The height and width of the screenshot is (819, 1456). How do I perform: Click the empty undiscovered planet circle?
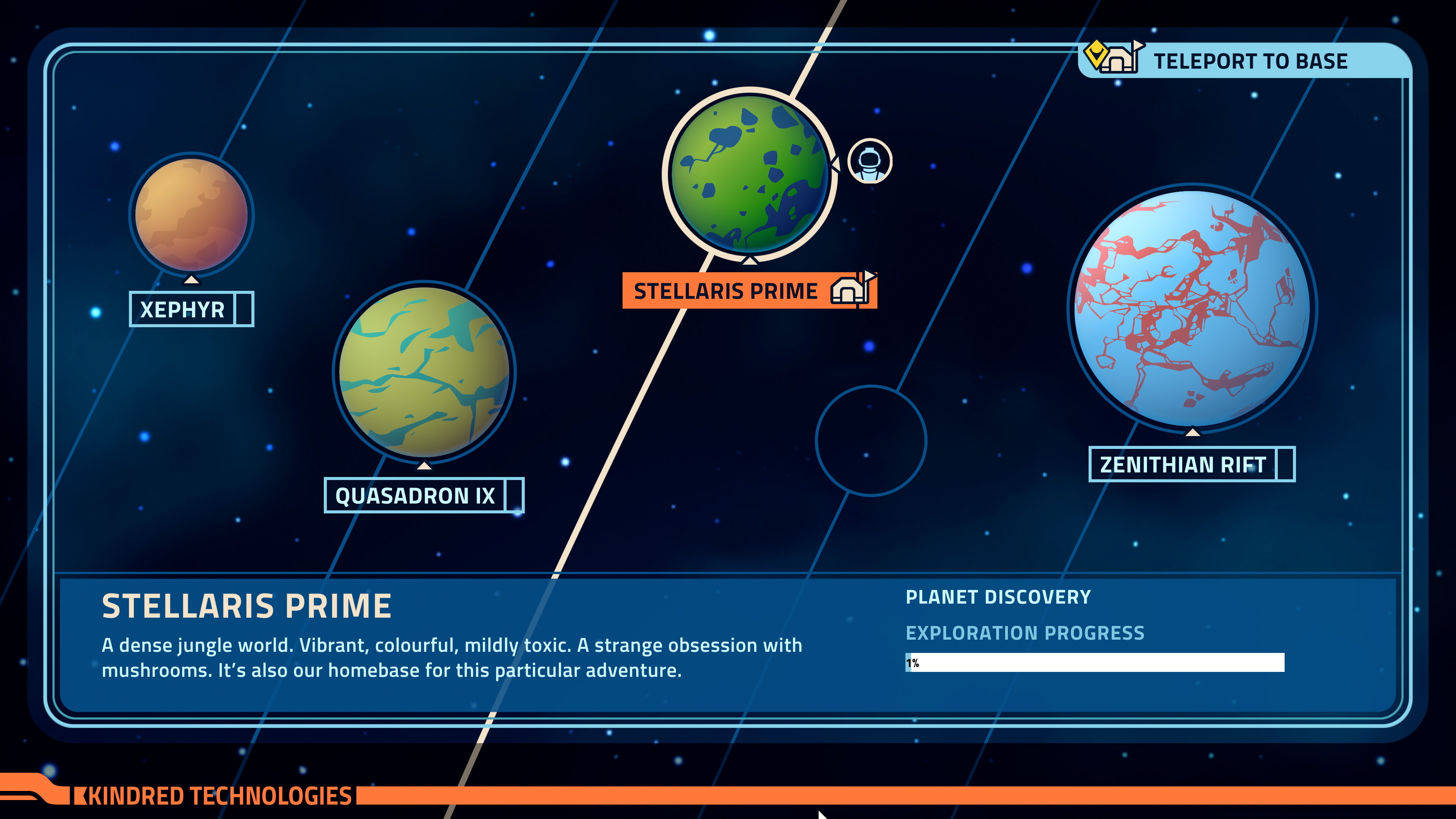pyautogui.click(x=871, y=441)
